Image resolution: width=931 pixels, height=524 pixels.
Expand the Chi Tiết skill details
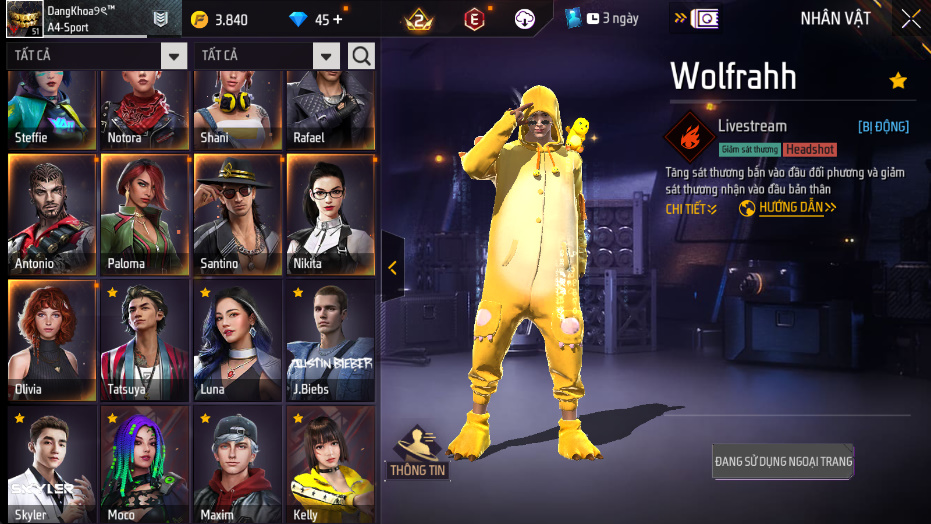[691, 209]
